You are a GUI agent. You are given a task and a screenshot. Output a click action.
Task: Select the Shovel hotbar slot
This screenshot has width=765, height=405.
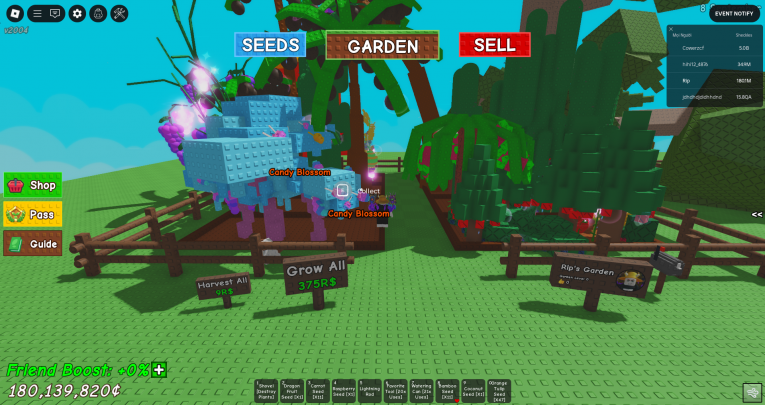(x=266, y=391)
